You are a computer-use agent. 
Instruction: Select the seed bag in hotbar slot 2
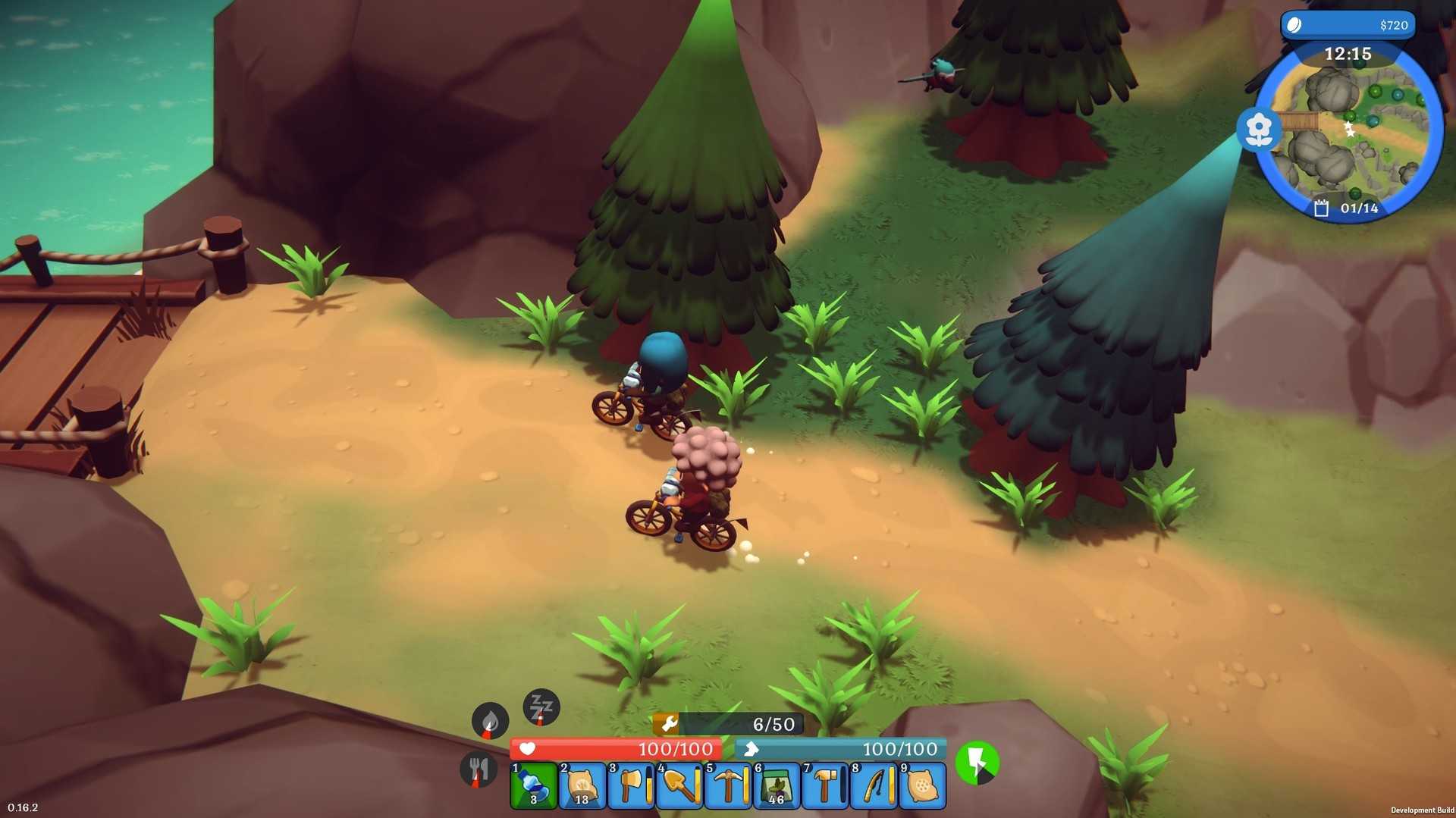coord(582,785)
